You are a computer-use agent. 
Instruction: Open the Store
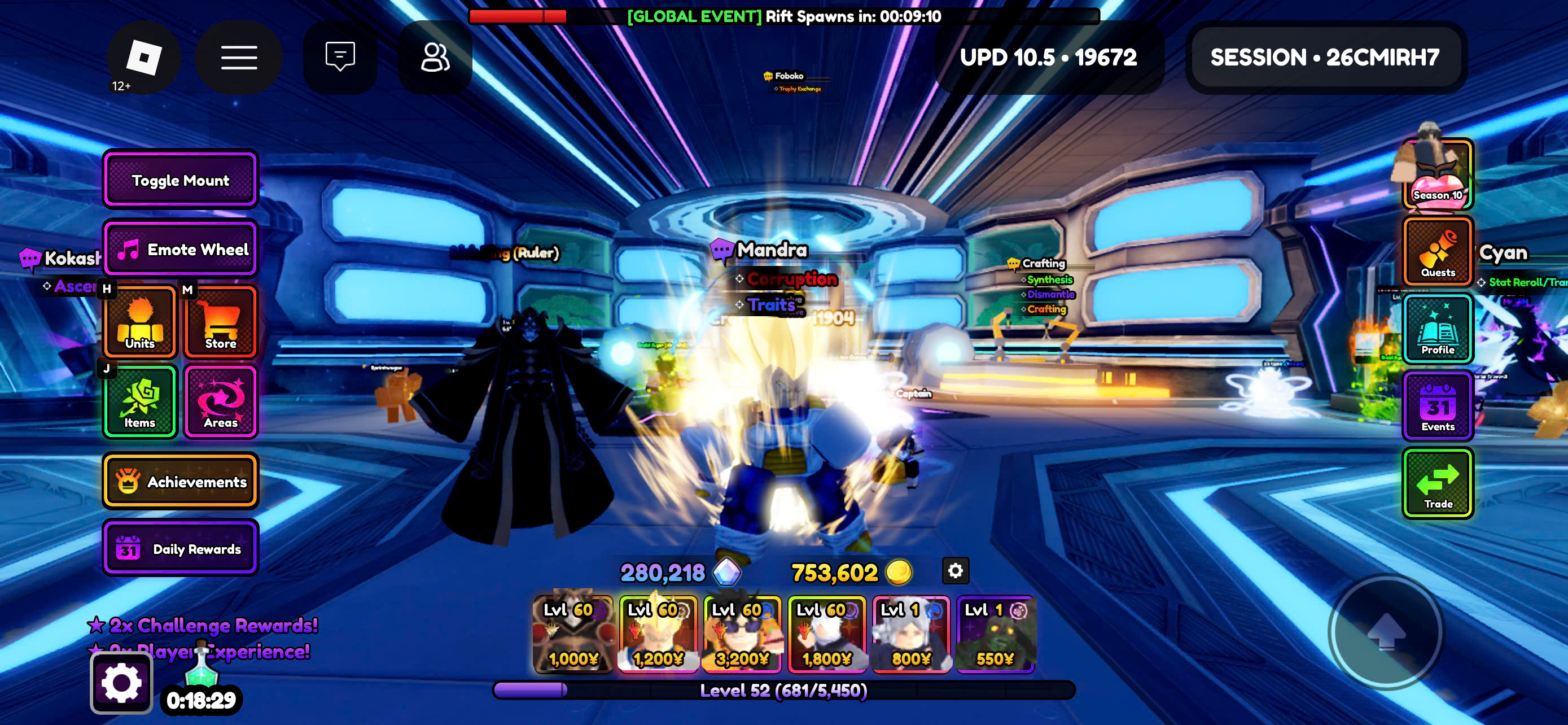pos(220,322)
